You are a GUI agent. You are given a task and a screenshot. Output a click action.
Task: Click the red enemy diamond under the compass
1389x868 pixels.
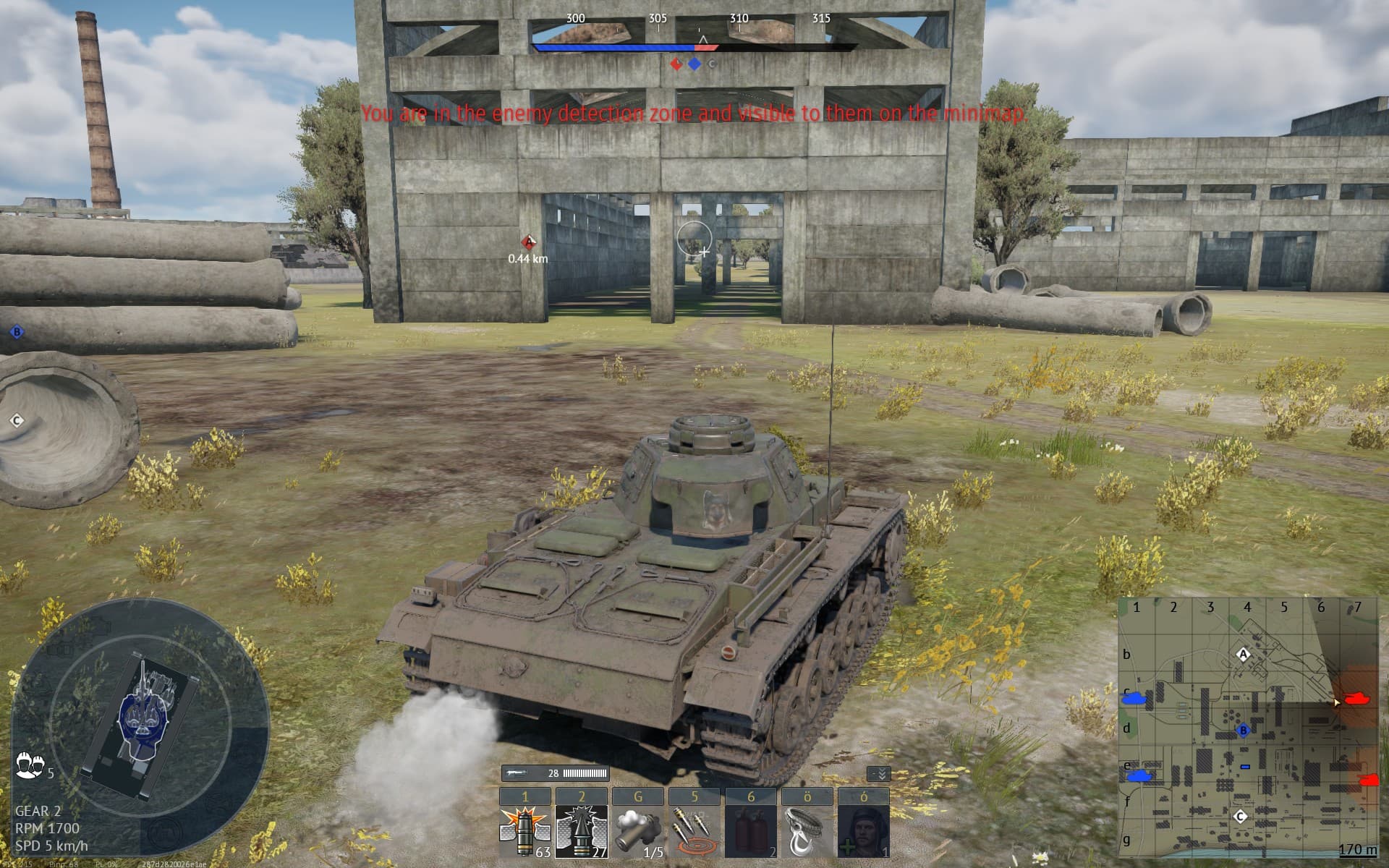pyautogui.click(x=676, y=64)
